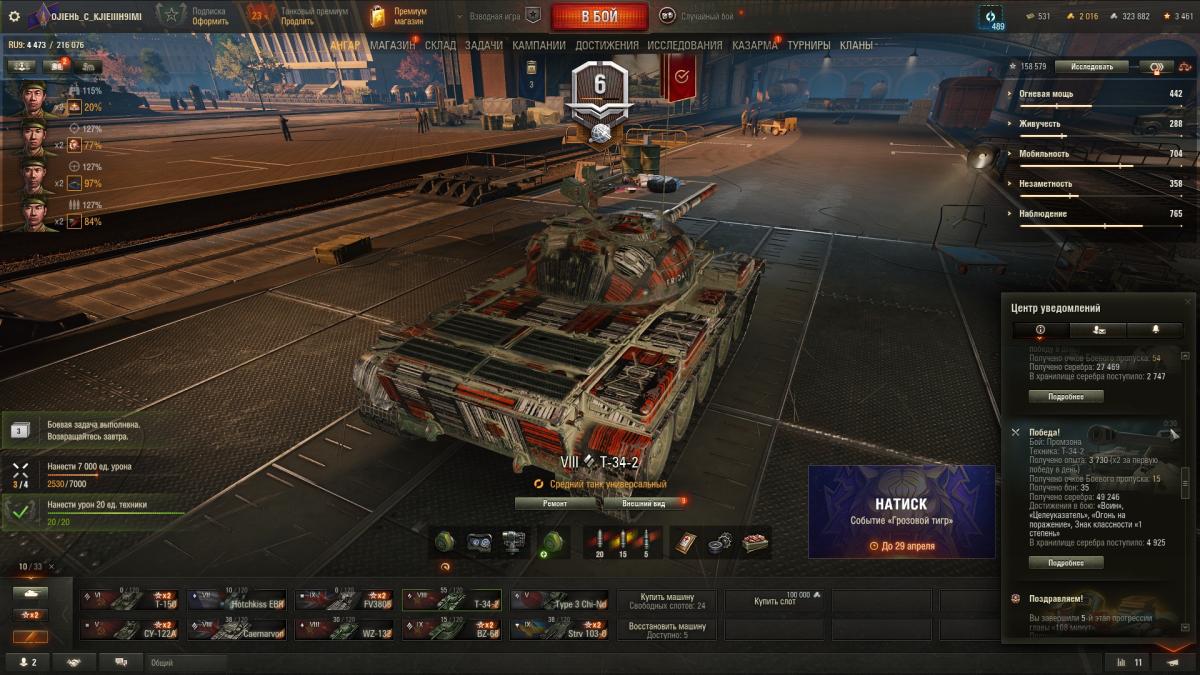The height and width of the screenshot is (675, 1200).
Task: Open the НАТИСК event banner
Action: coord(901,511)
